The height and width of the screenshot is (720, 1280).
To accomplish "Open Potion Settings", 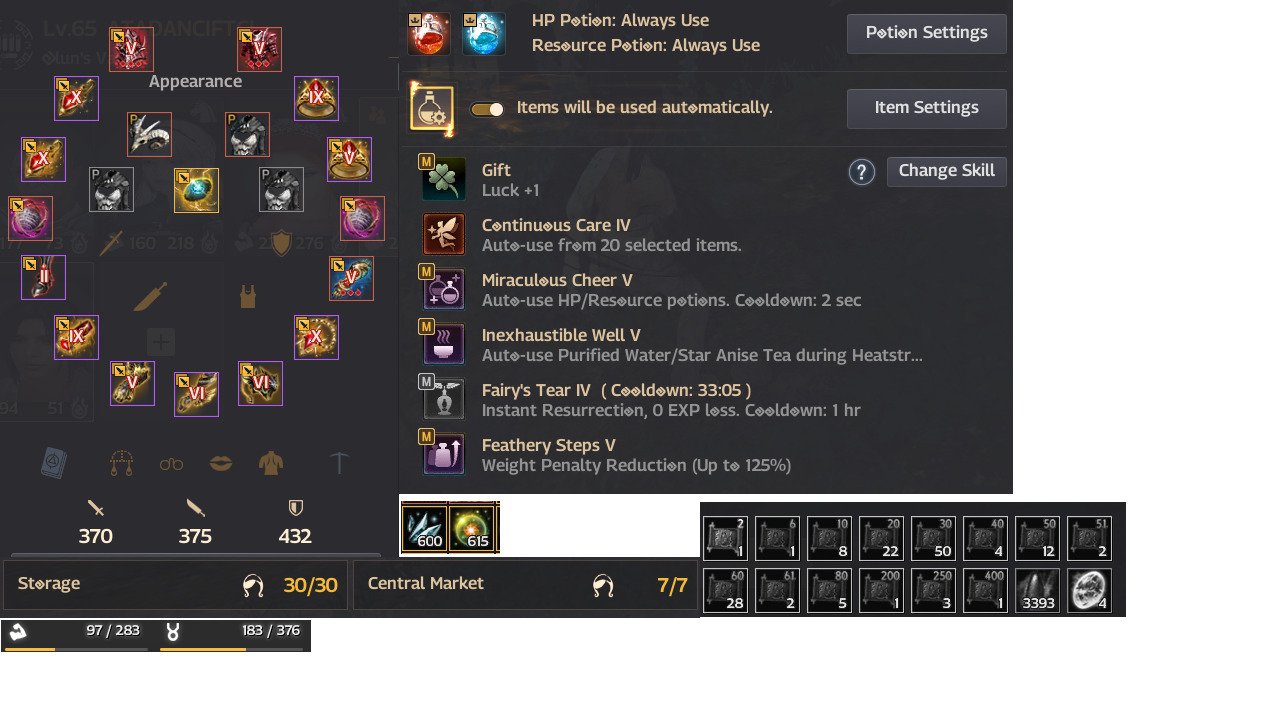I will pyautogui.click(x=926, y=32).
